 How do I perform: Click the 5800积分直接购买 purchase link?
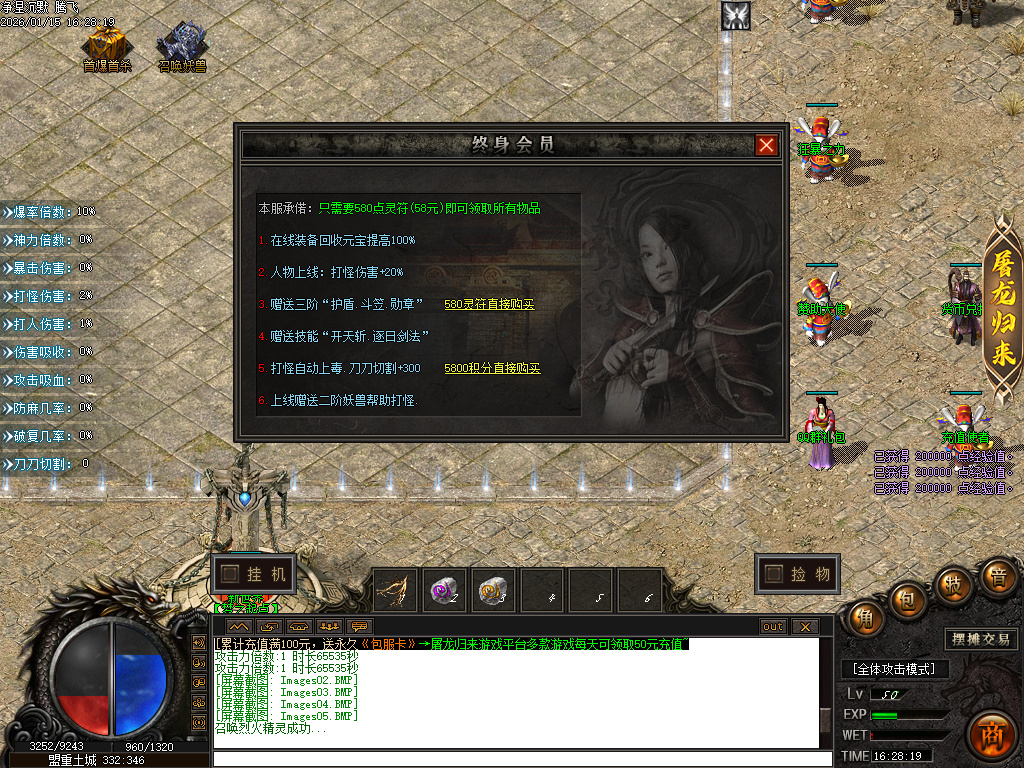click(492, 368)
